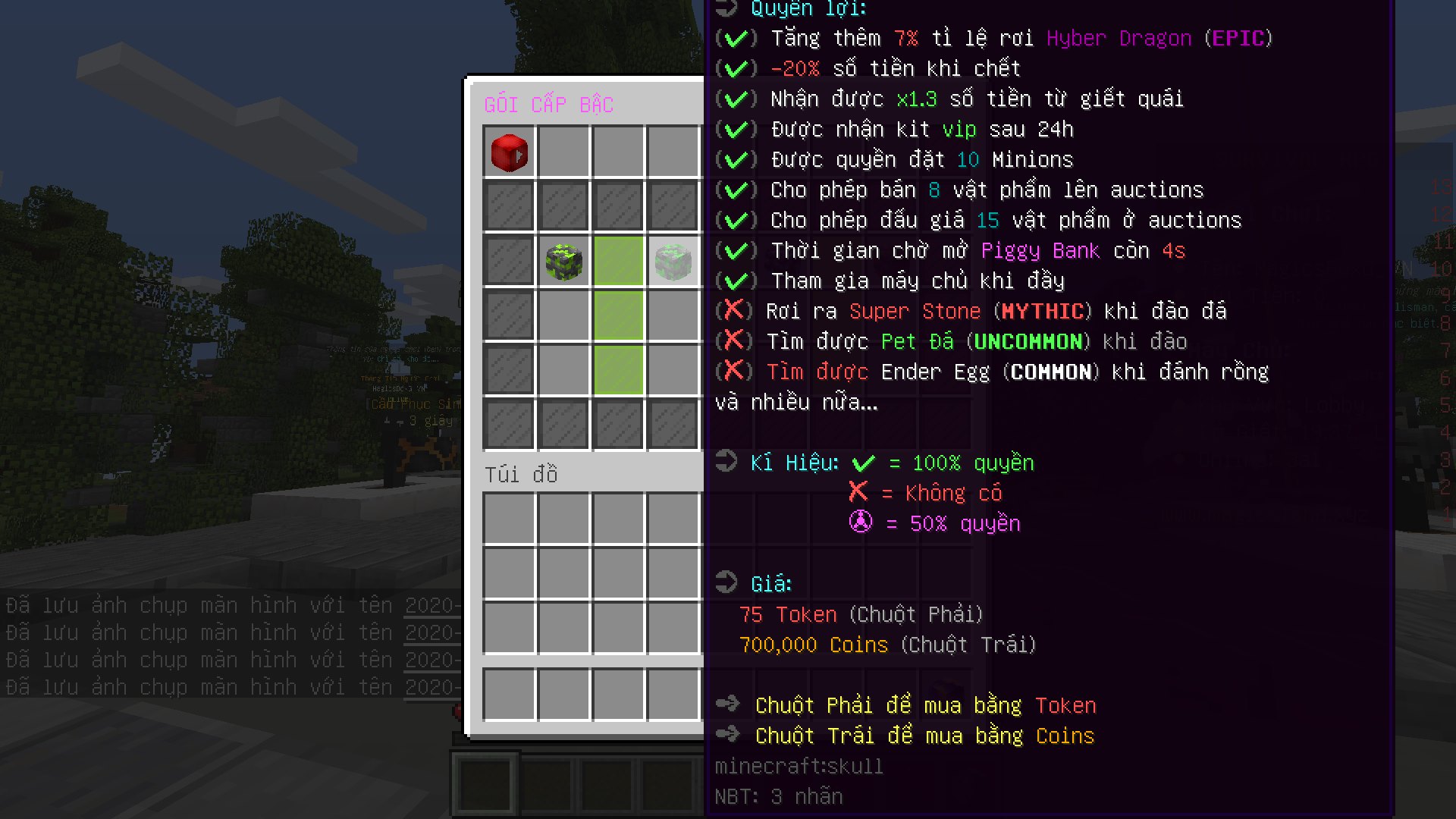The height and width of the screenshot is (819, 1456).
Task: Open the Túi đồ section
Action: point(522,474)
